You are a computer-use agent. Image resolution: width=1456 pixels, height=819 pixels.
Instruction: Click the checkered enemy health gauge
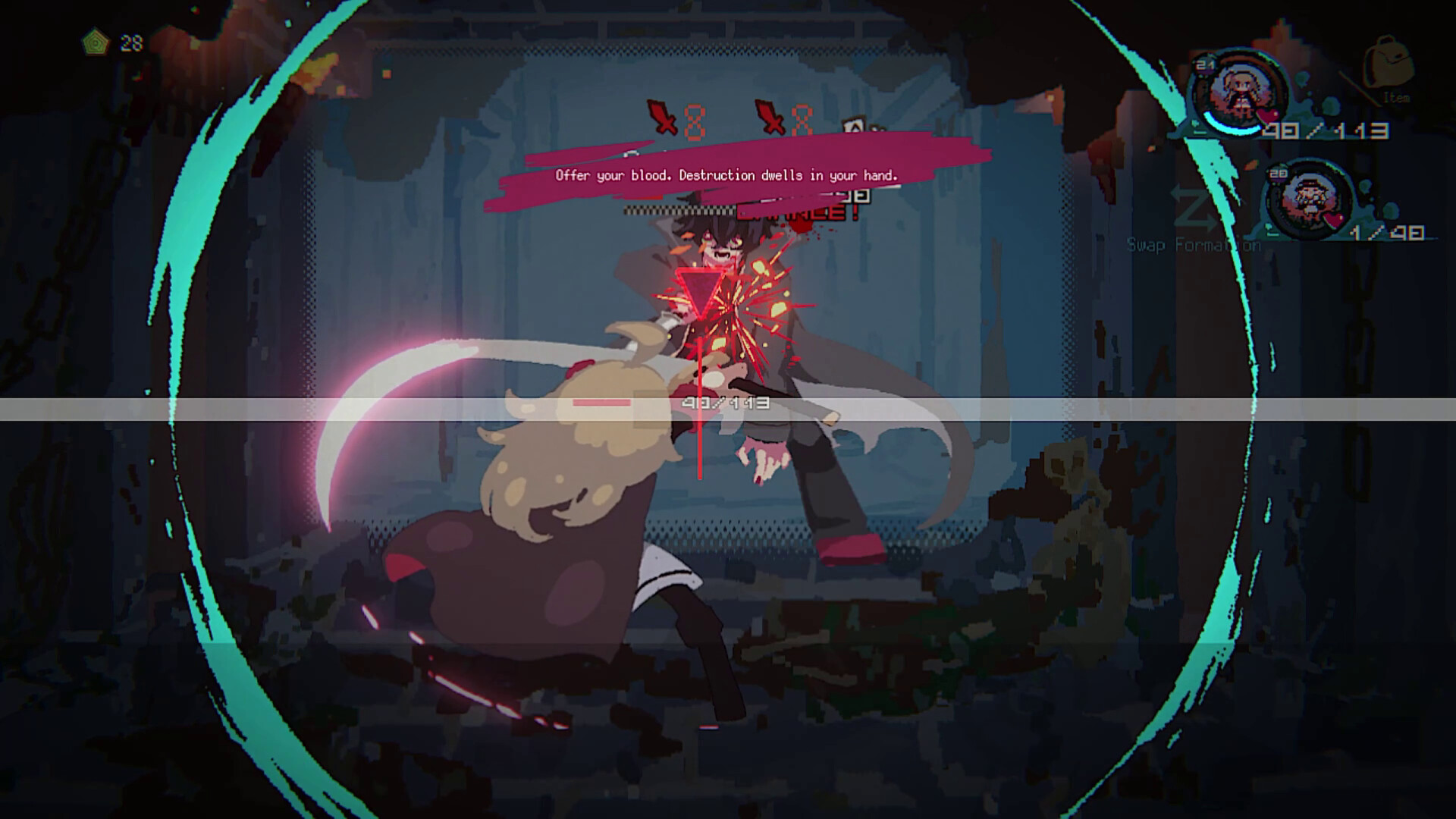[x=678, y=210]
